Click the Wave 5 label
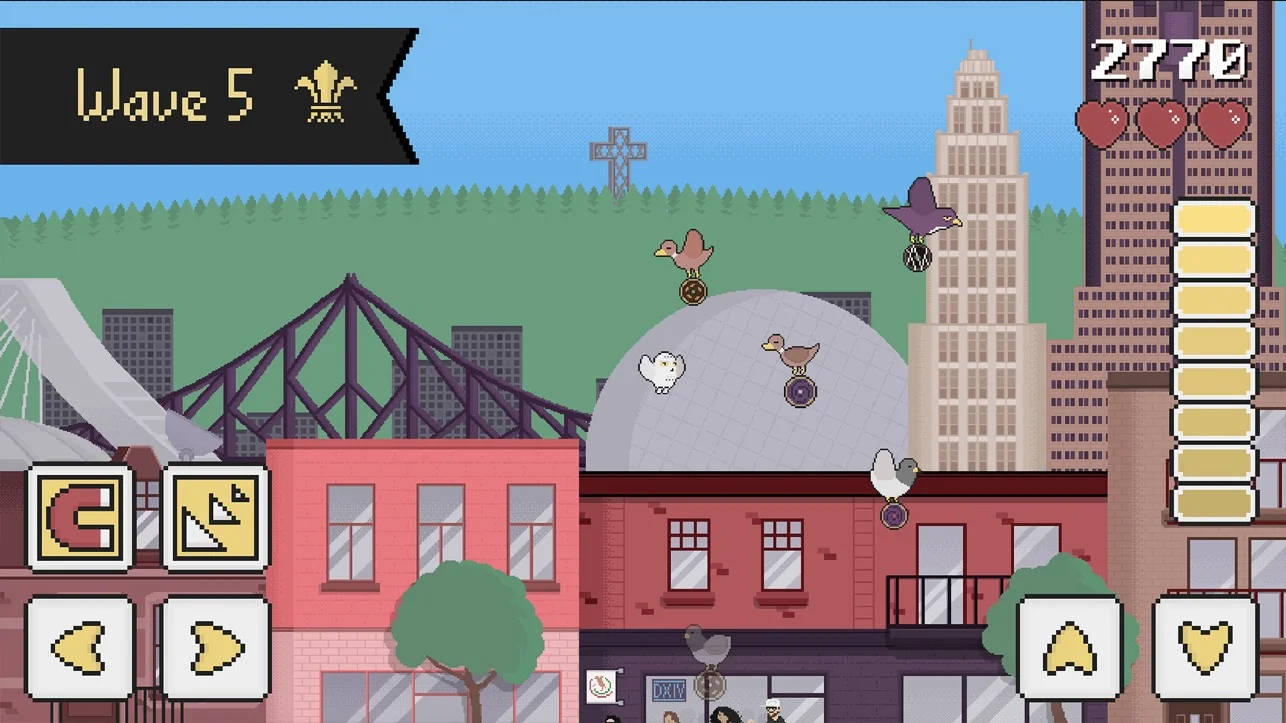 165,96
